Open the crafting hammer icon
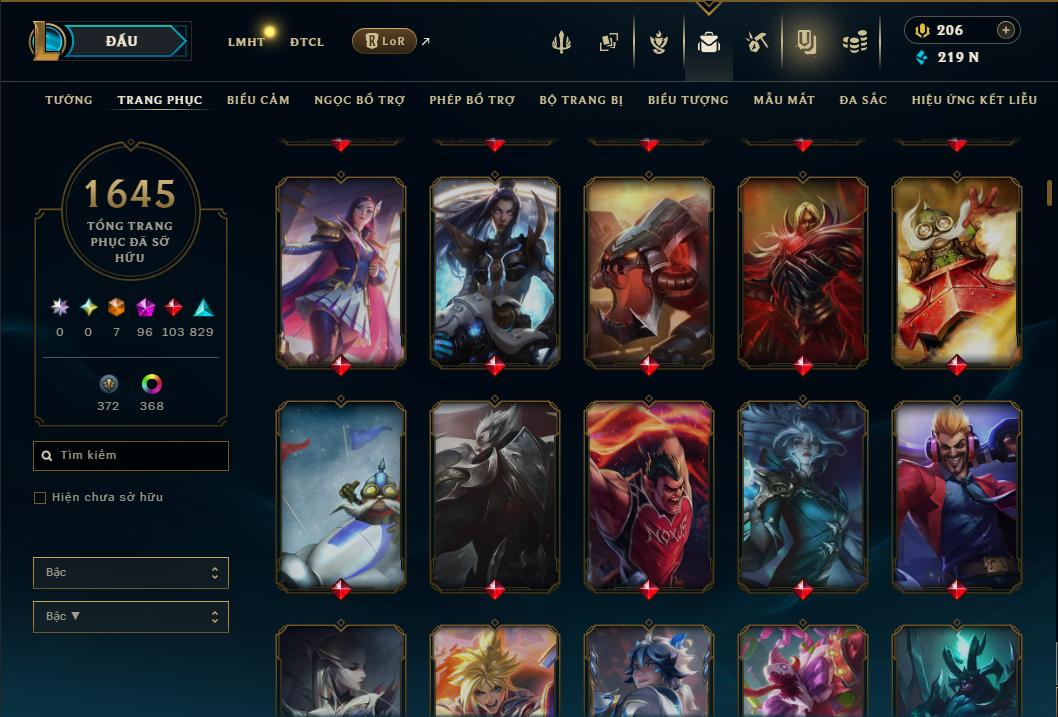The height and width of the screenshot is (717, 1058). point(757,42)
